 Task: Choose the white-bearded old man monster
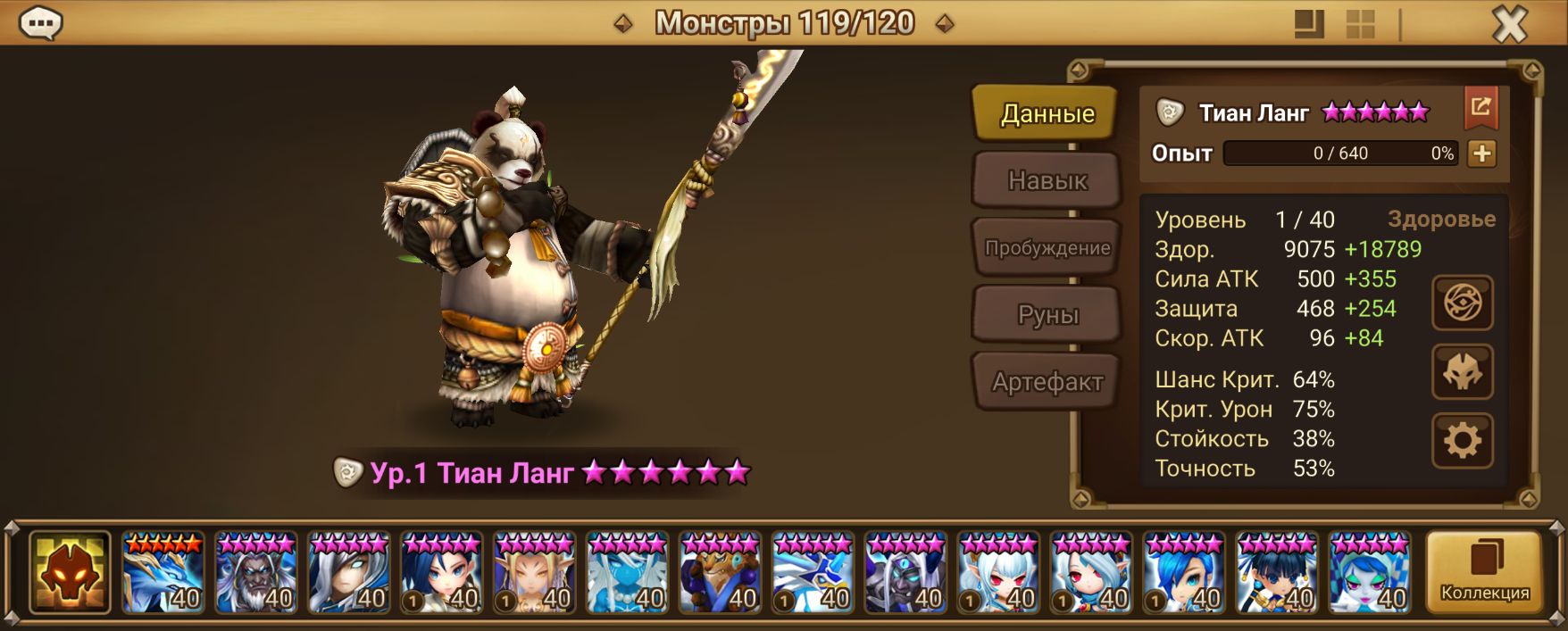click(256, 572)
